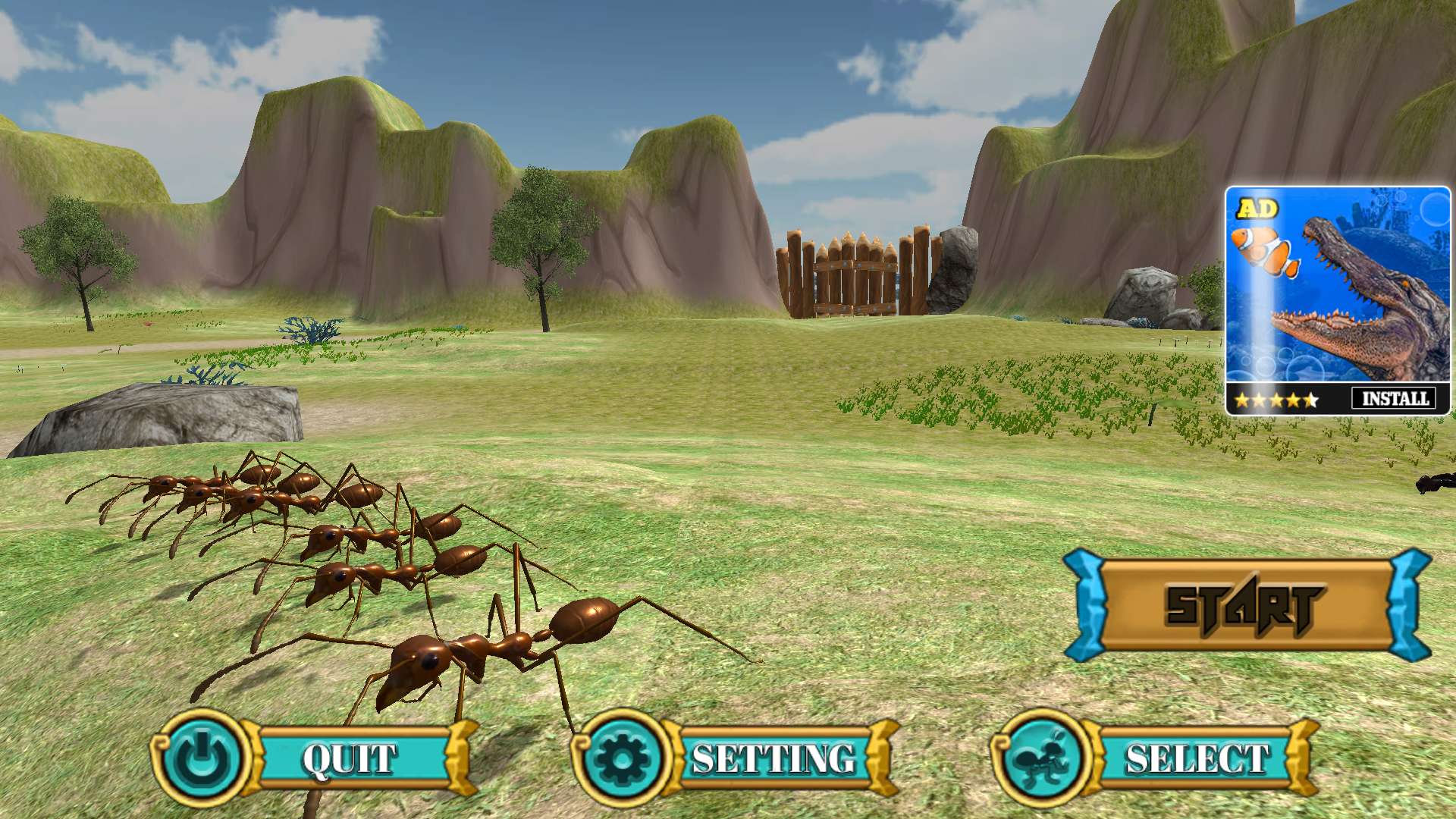This screenshot has height=819, width=1456.
Task: Click the gear icon beside Setting
Action: 620,757
